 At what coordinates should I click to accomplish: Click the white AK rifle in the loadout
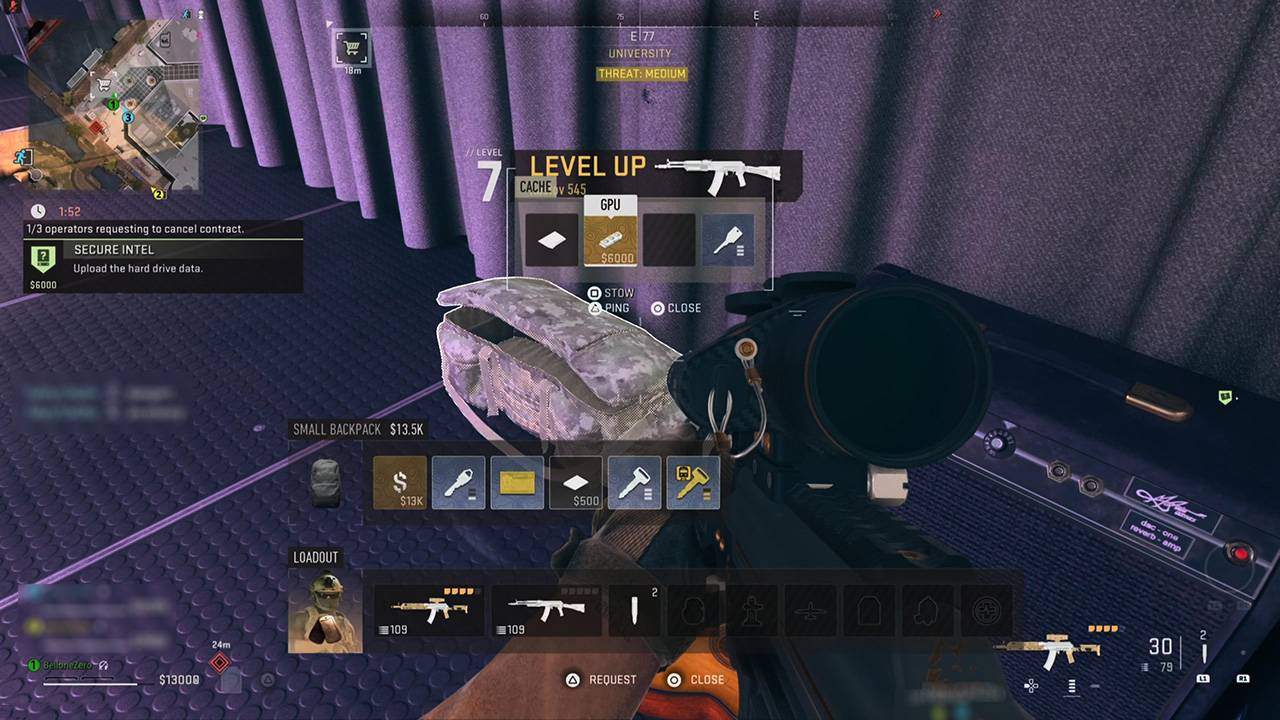click(x=546, y=608)
